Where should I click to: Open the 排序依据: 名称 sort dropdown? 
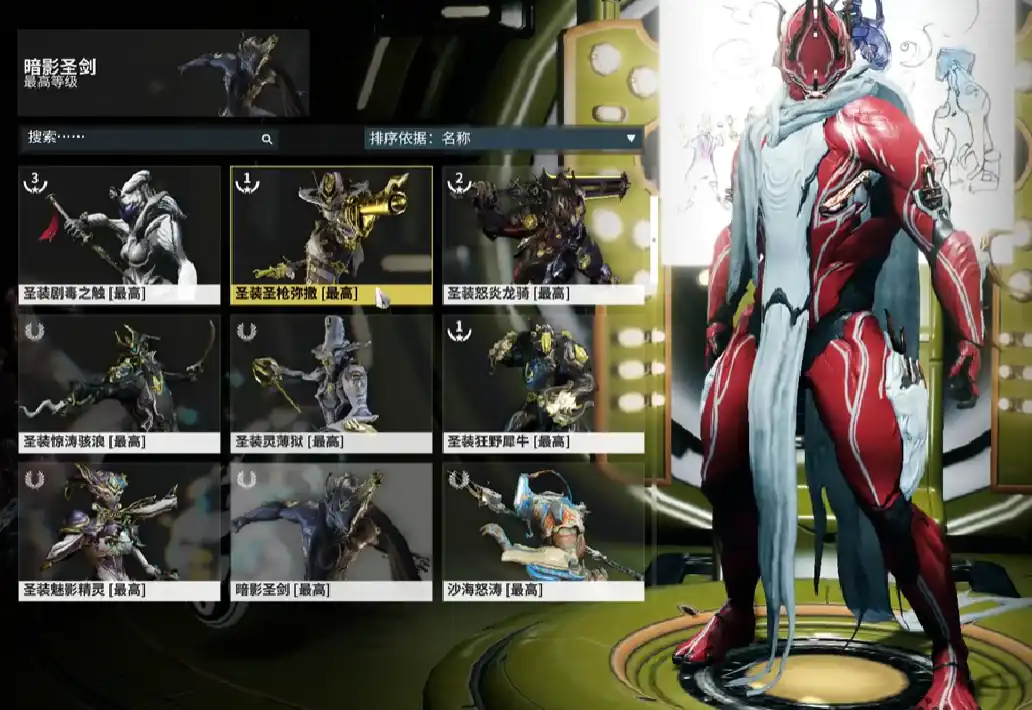(503, 138)
